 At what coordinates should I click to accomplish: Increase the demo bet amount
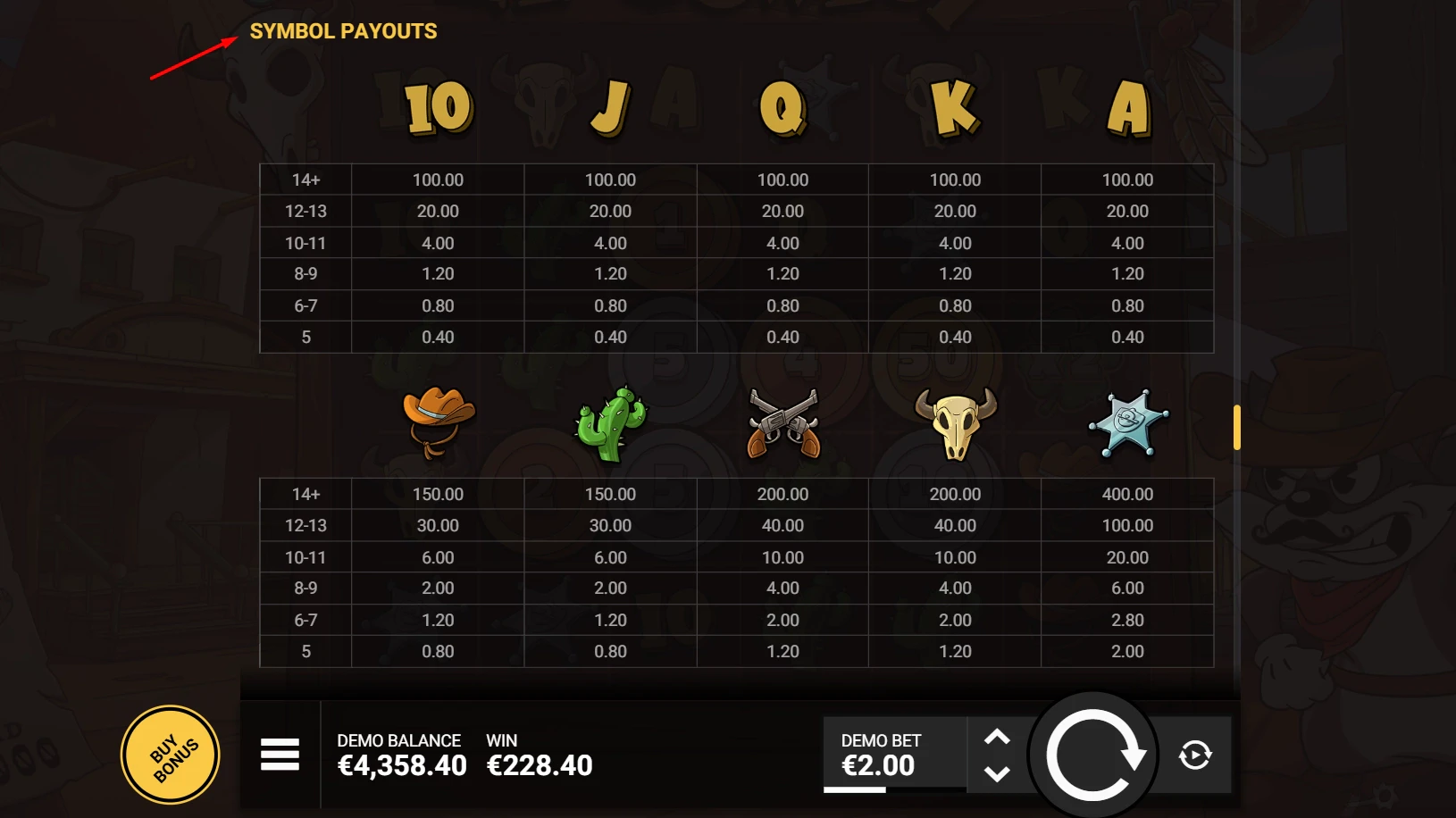[x=999, y=736]
